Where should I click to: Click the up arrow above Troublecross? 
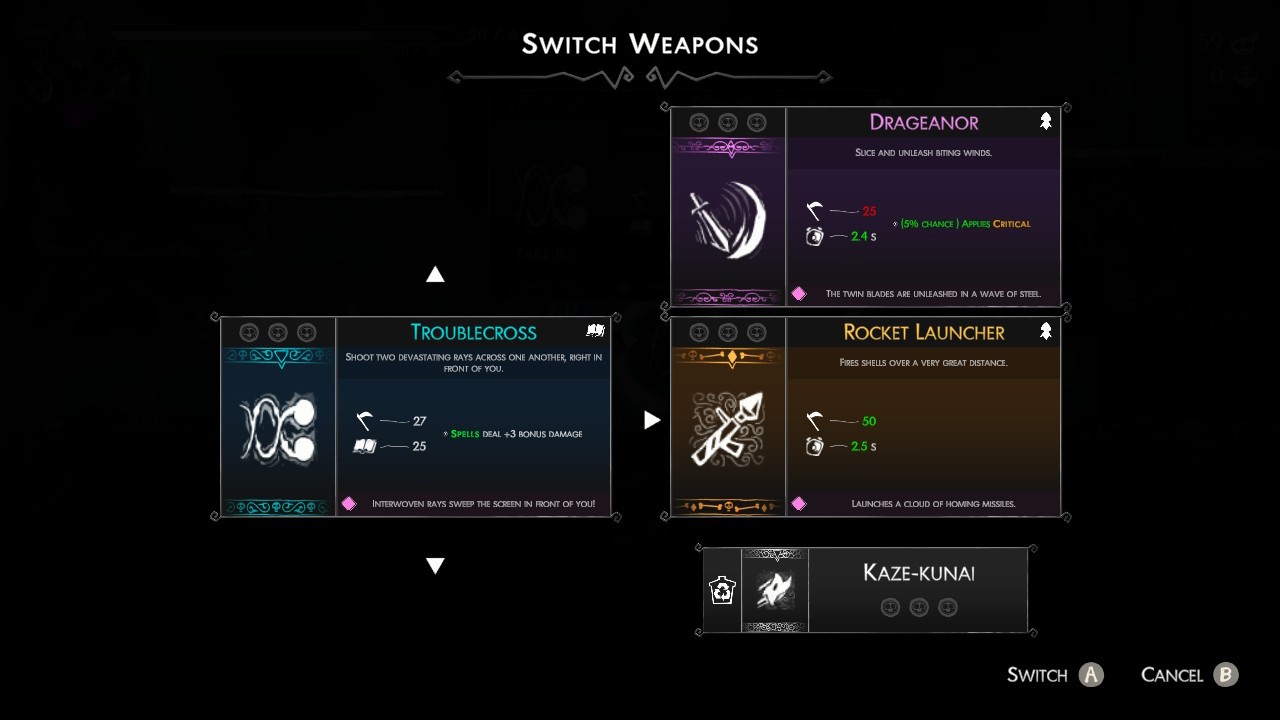[x=435, y=274]
